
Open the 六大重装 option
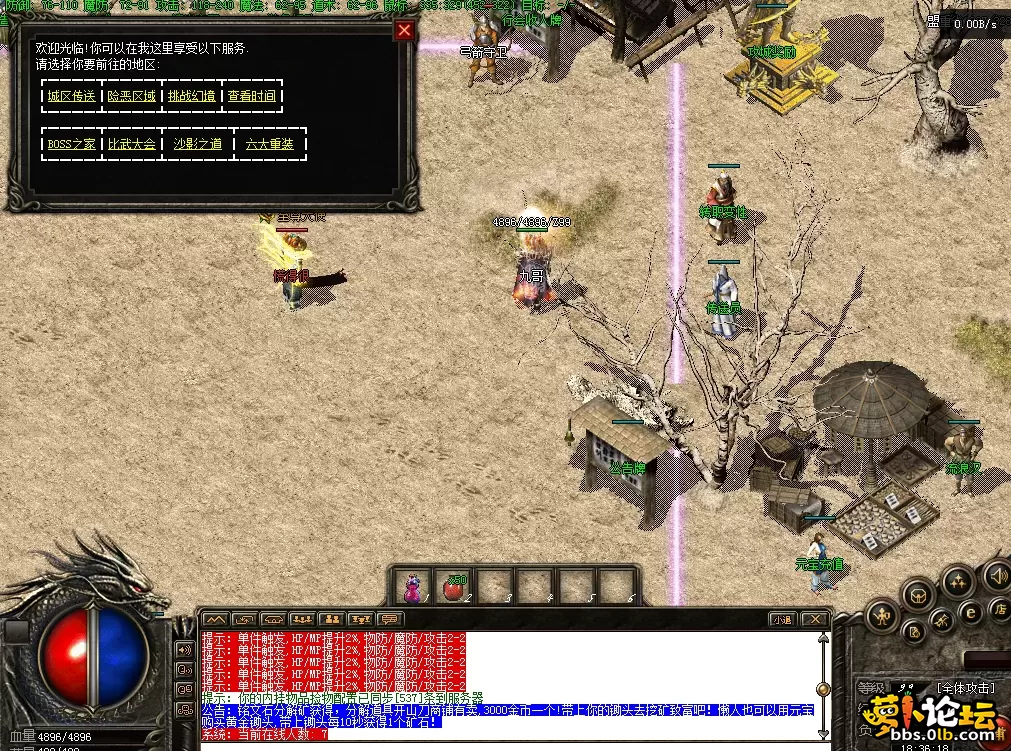tap(270, 144)
